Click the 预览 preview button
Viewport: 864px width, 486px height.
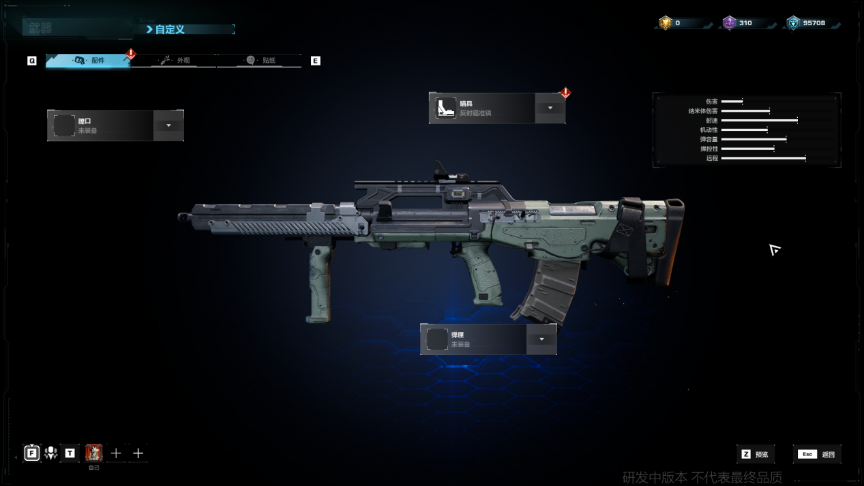coord(757,454)
